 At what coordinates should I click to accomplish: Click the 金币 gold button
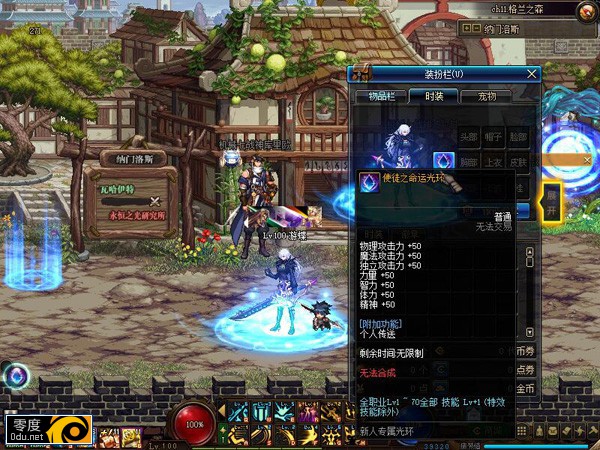(526, 388)
